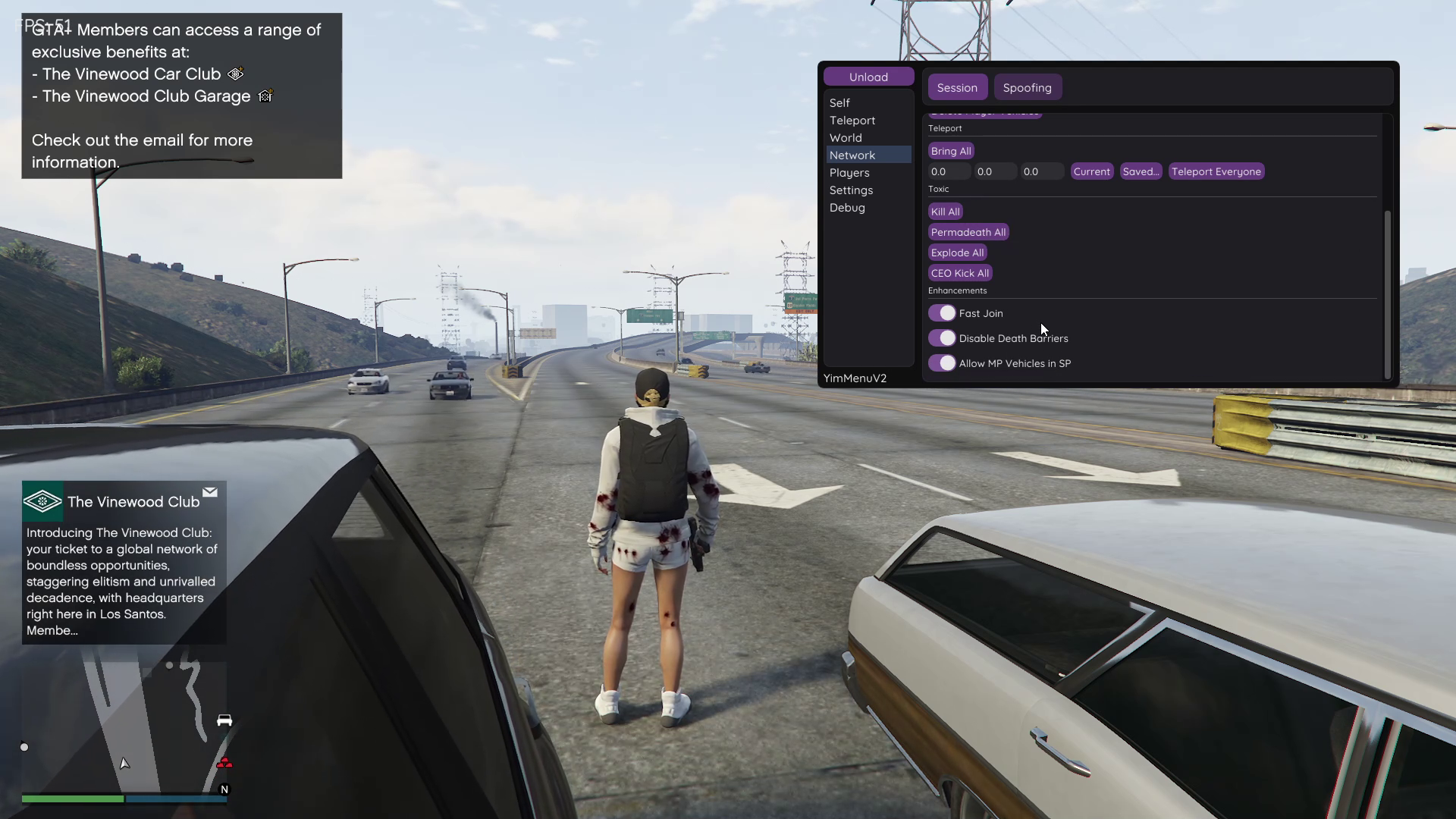Click the Unload button
The image size is (1456, 819).
(x=868, y=77)
